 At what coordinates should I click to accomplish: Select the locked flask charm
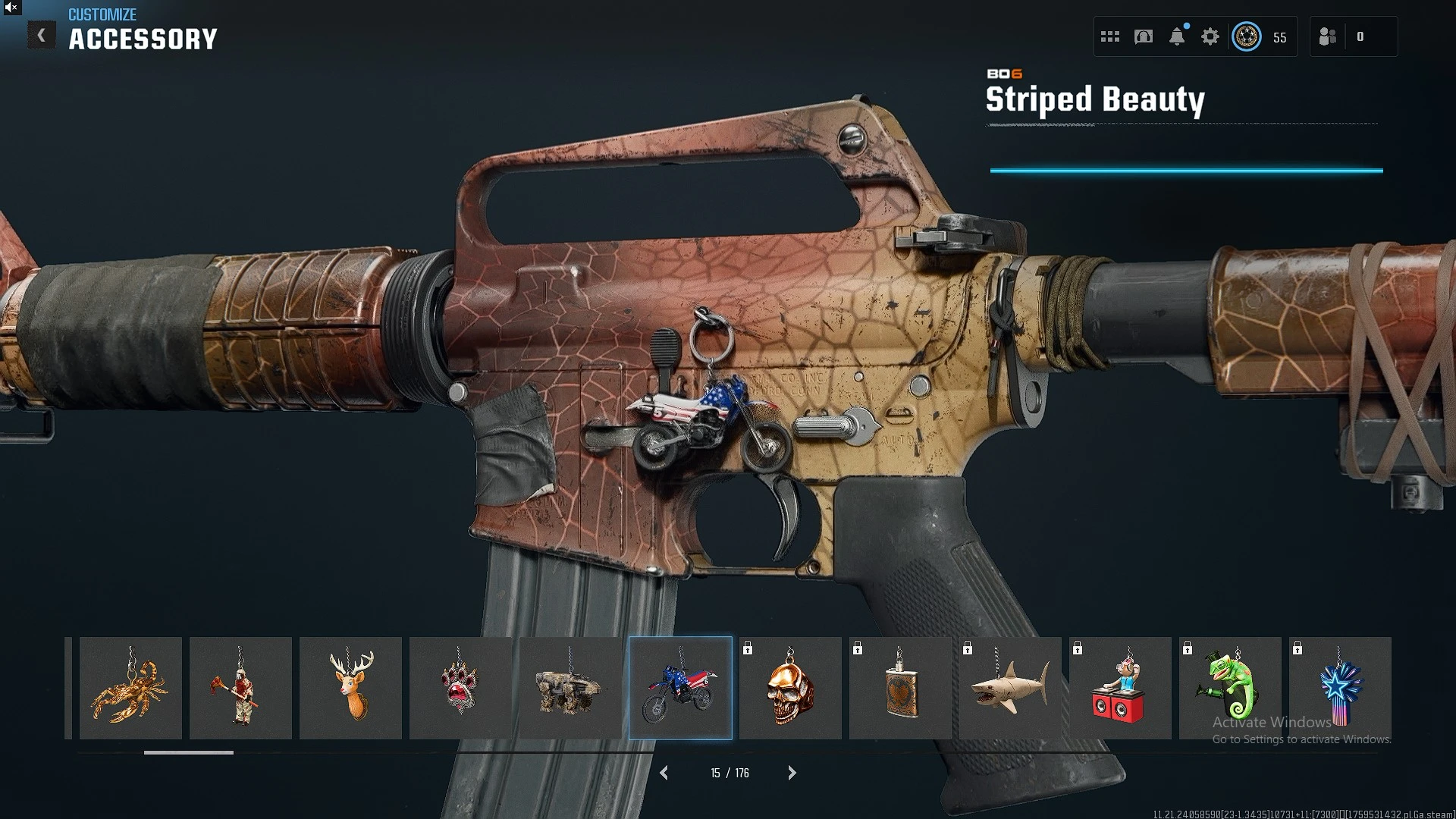pyautogui.click(x=900, y=688)
